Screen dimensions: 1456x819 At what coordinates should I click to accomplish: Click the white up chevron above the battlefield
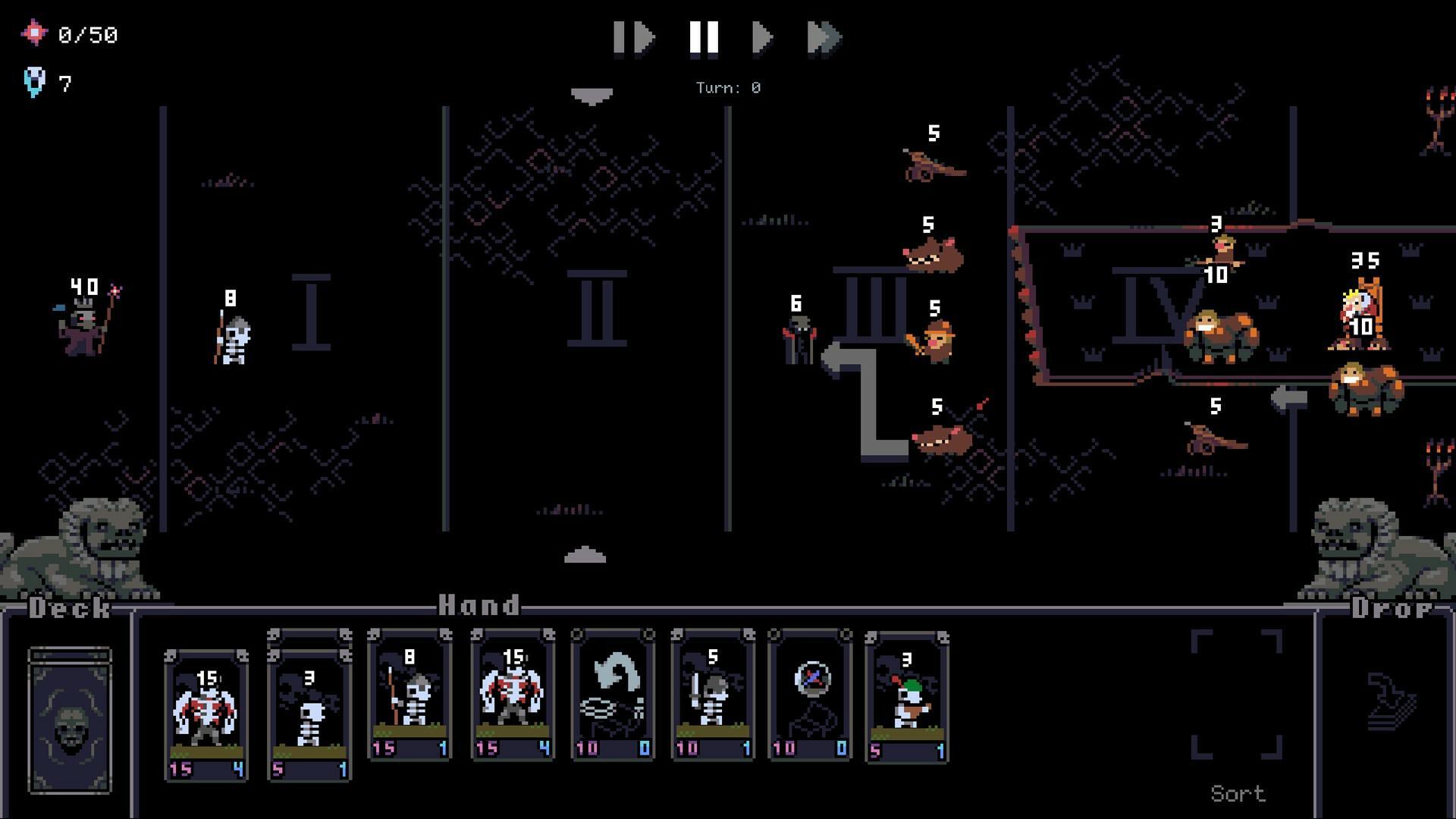pos(591,95)
